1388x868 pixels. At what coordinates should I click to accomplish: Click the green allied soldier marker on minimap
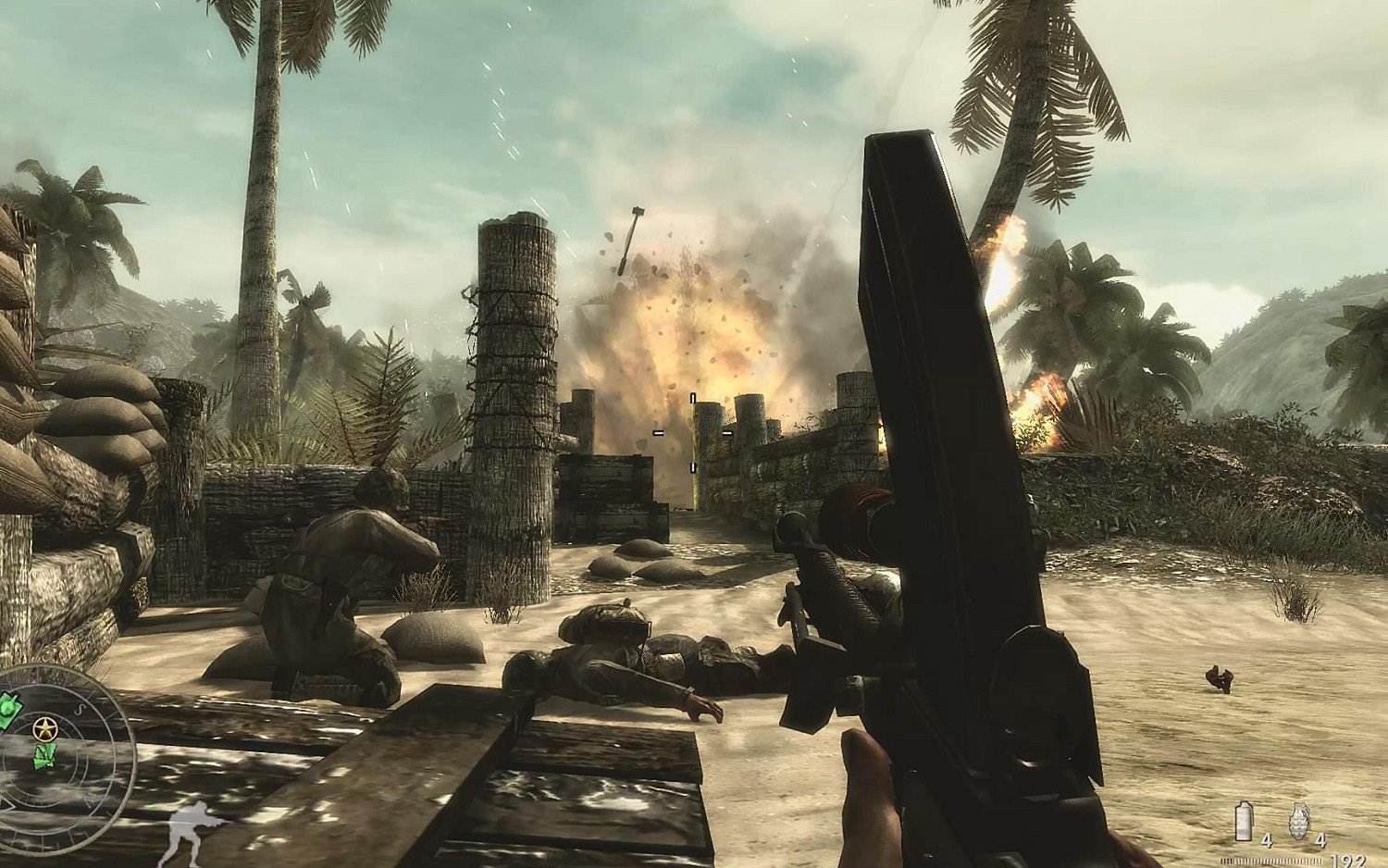point(46,756)
